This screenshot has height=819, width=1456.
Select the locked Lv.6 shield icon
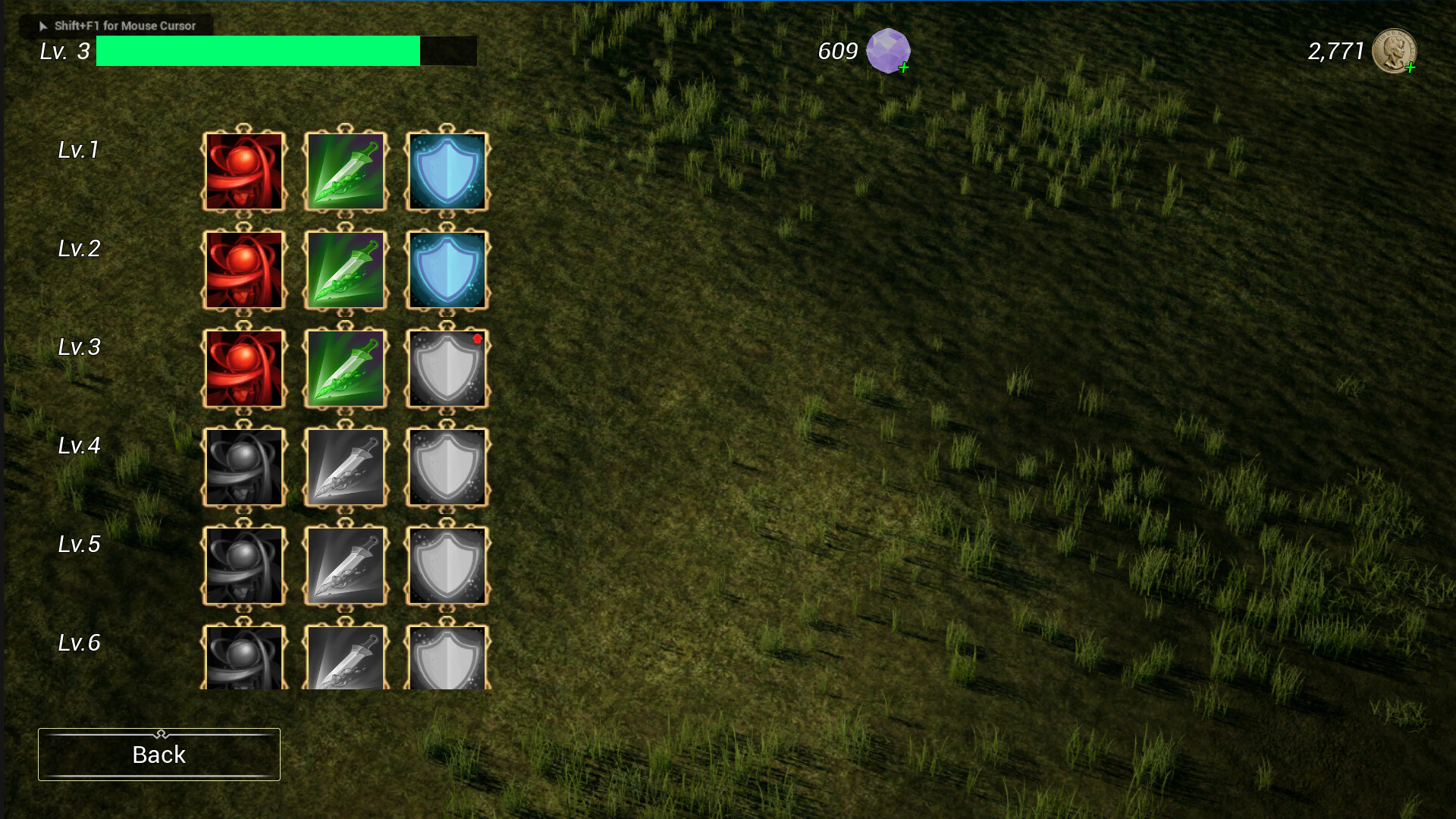pyautogui.click(x=446, y=658)
